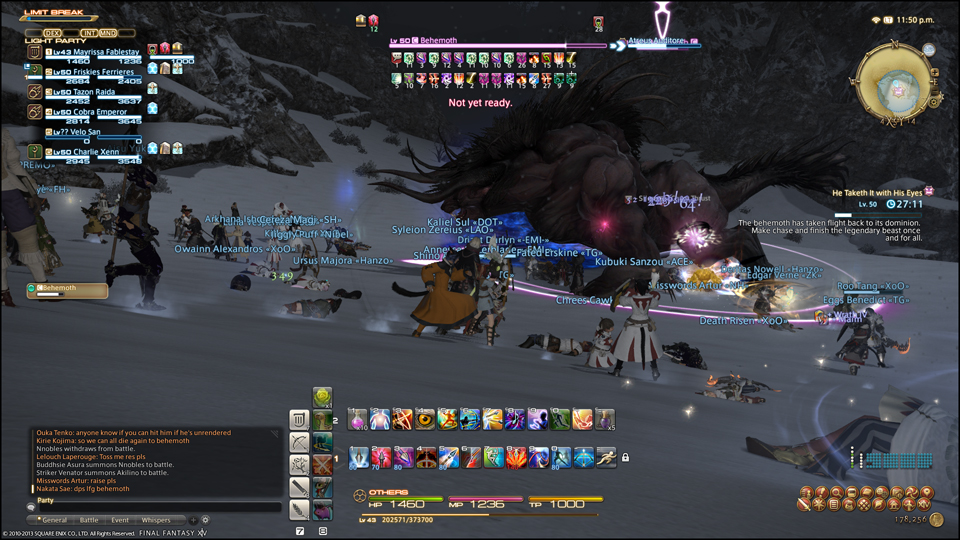This screenshot has width=960, height=540.
Task: Use the red flame burst ability
Action: (516, 458)
